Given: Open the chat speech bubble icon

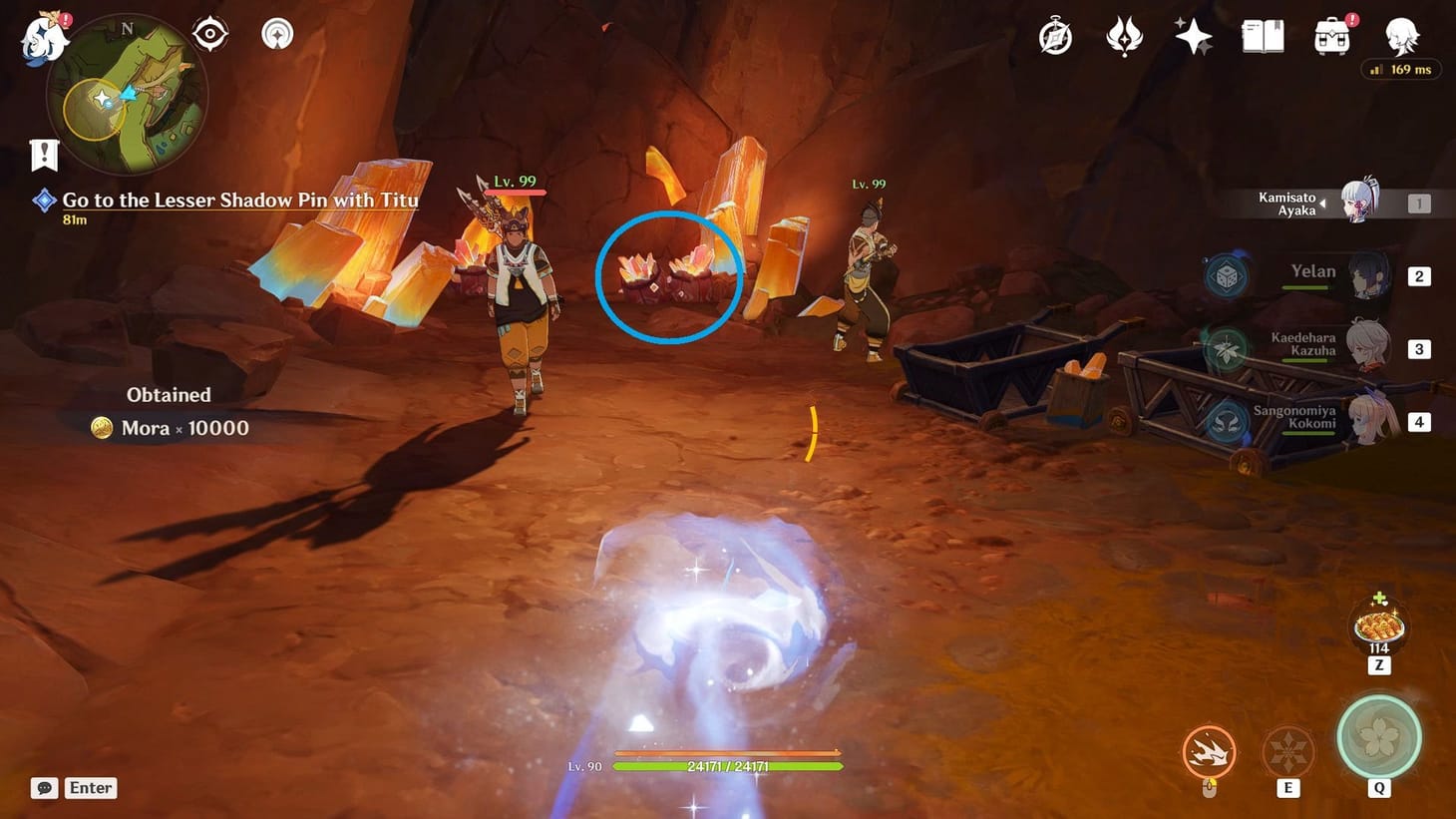Looking at the screenshot, I should click(x=44, y=788).
